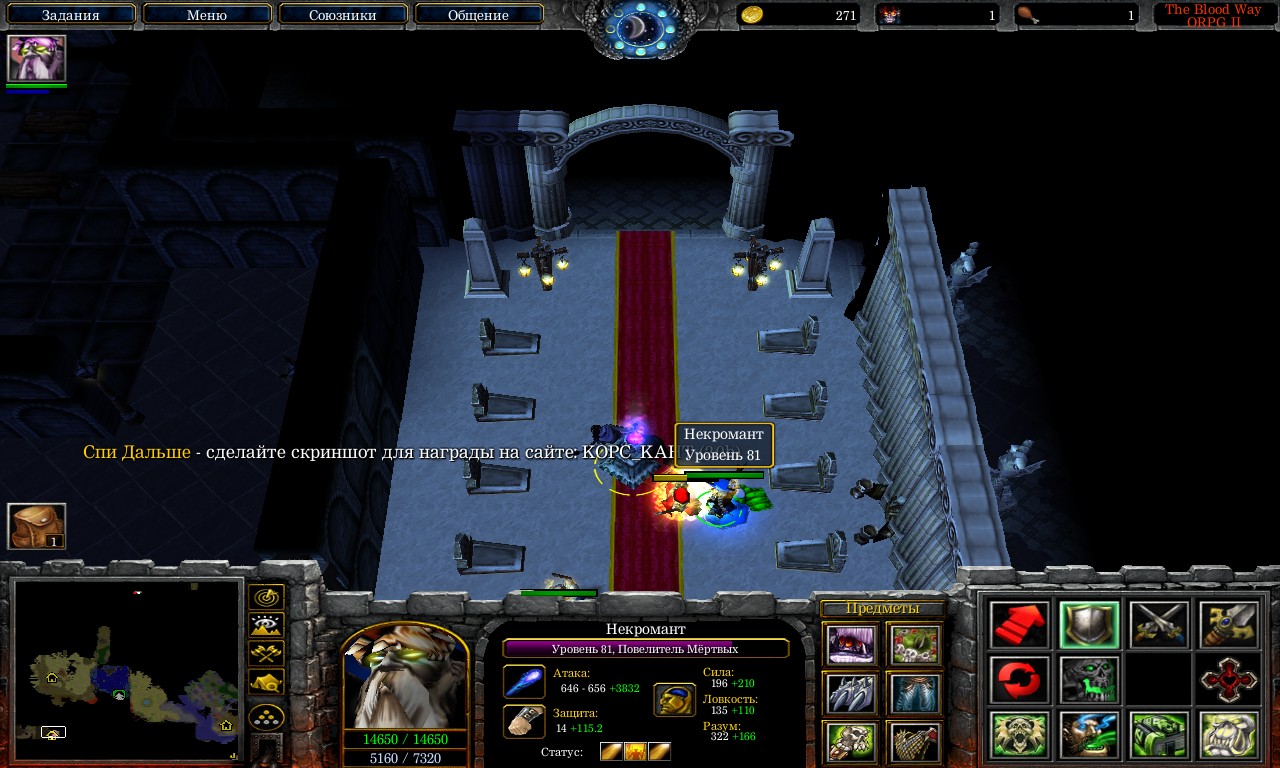Activate the minimap signal ping button
The width and height of the screenshot is (1280, 768).
pyautogui.click(x=266, y=597)
